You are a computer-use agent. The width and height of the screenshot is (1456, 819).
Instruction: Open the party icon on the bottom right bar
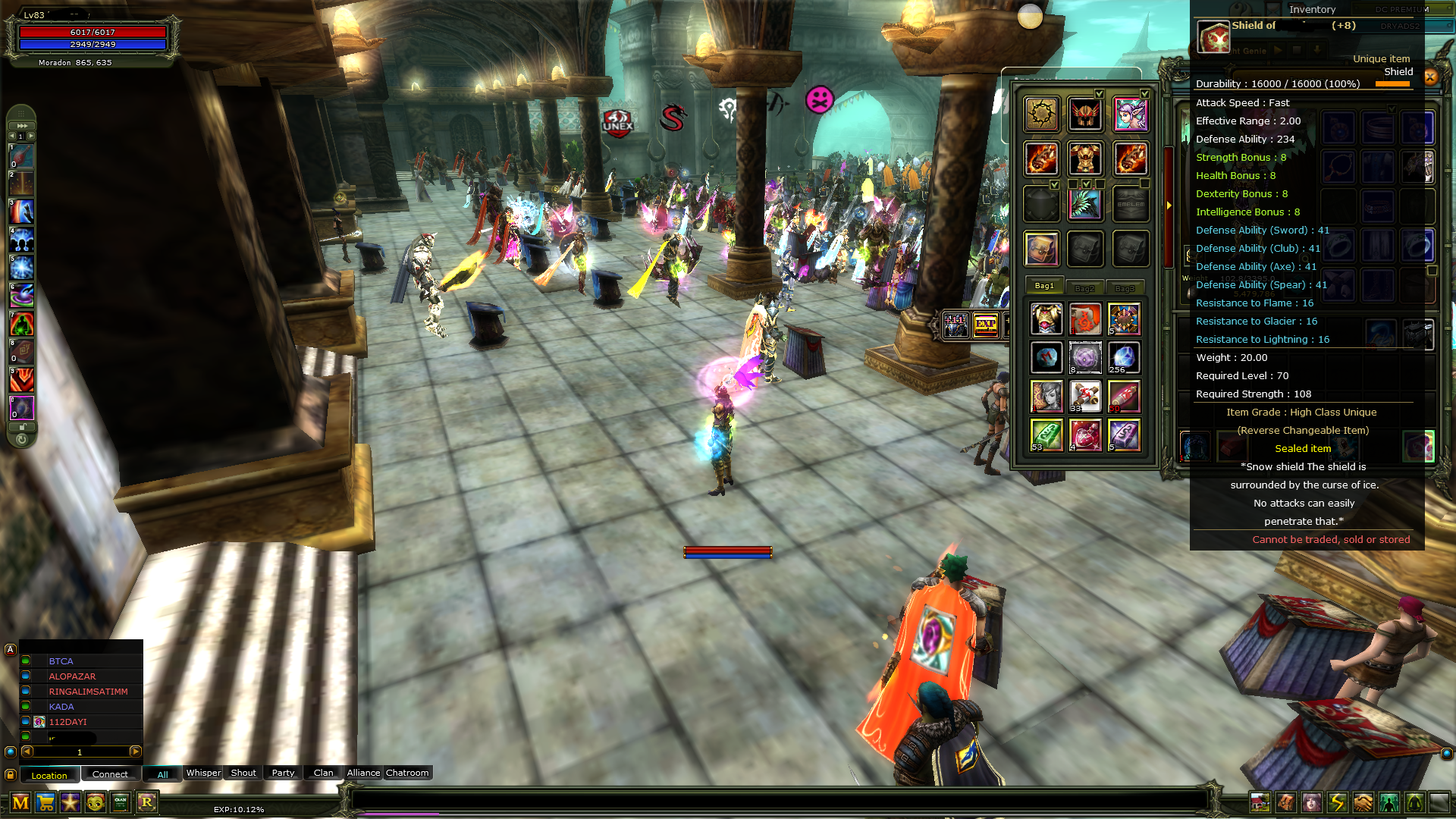1389,802
